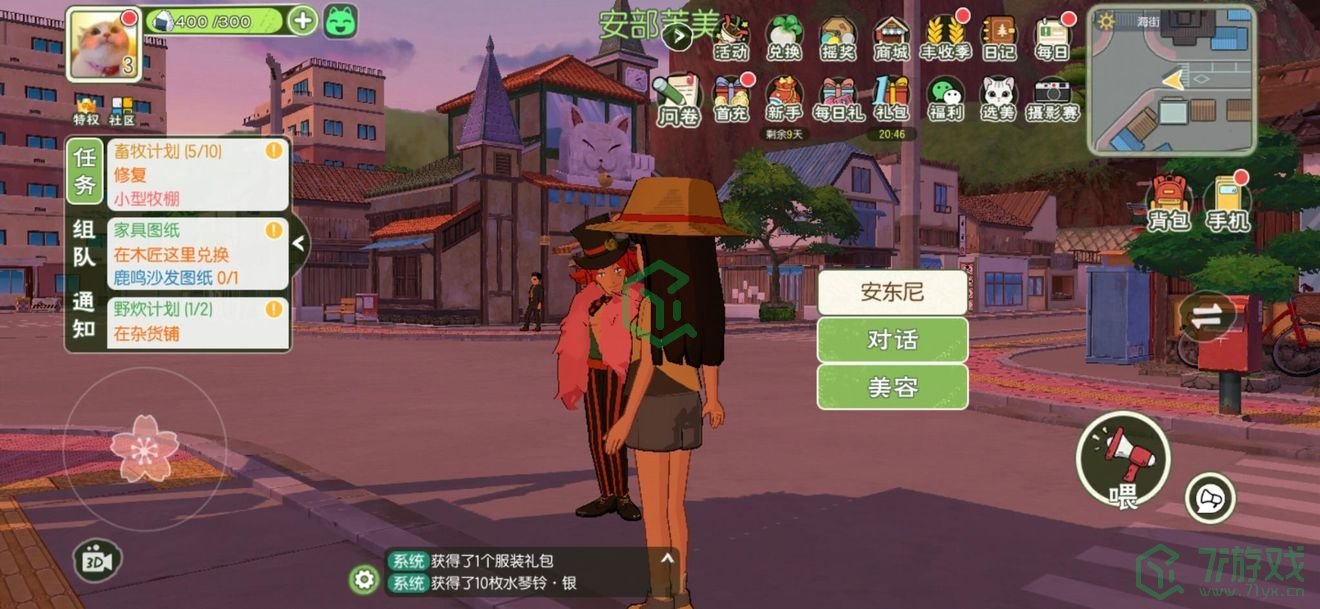Open the 背包 backpack
This screenshot has width=1320, height=609.
click(1168, 202)
